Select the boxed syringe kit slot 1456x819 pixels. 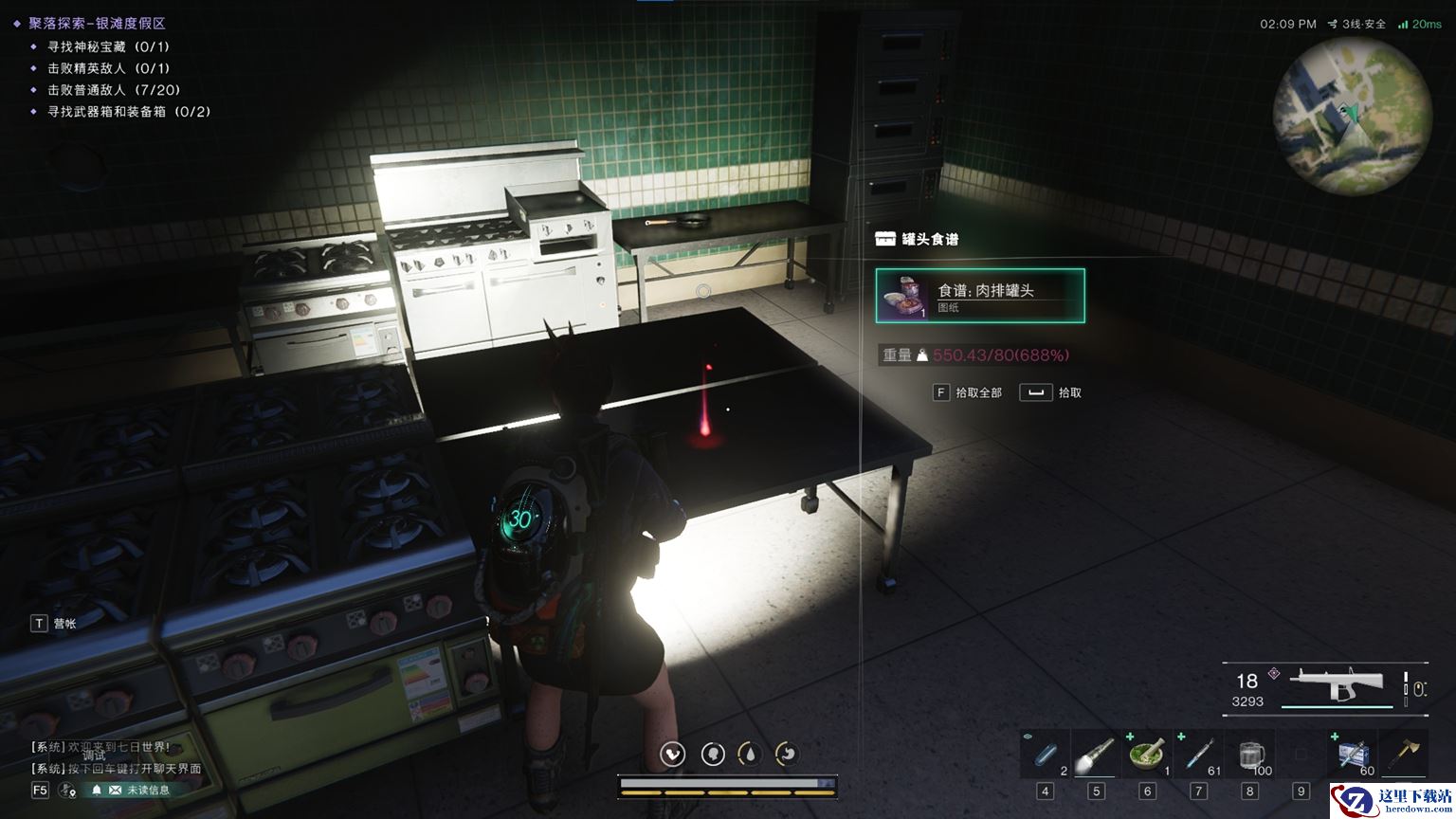[x=1354, y=755]
